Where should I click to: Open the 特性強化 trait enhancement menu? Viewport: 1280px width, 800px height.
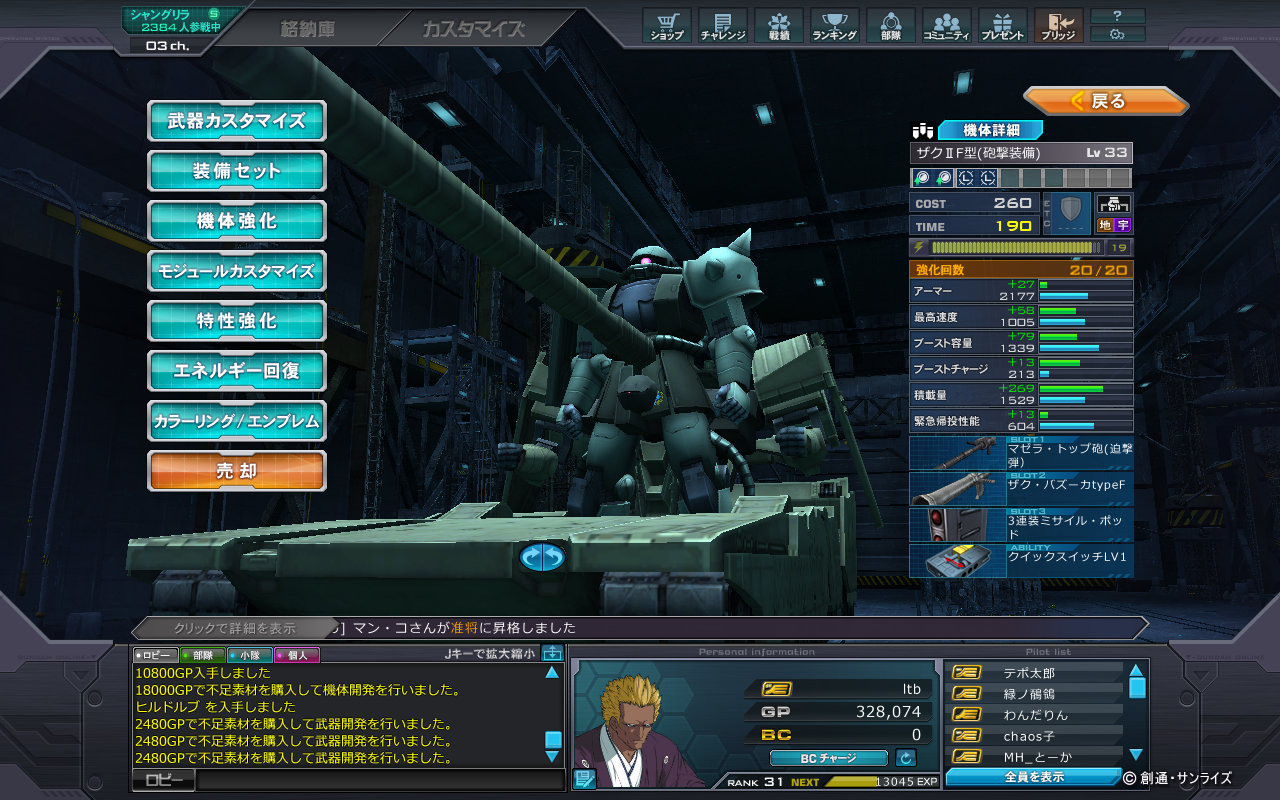(x=237, y=321)
